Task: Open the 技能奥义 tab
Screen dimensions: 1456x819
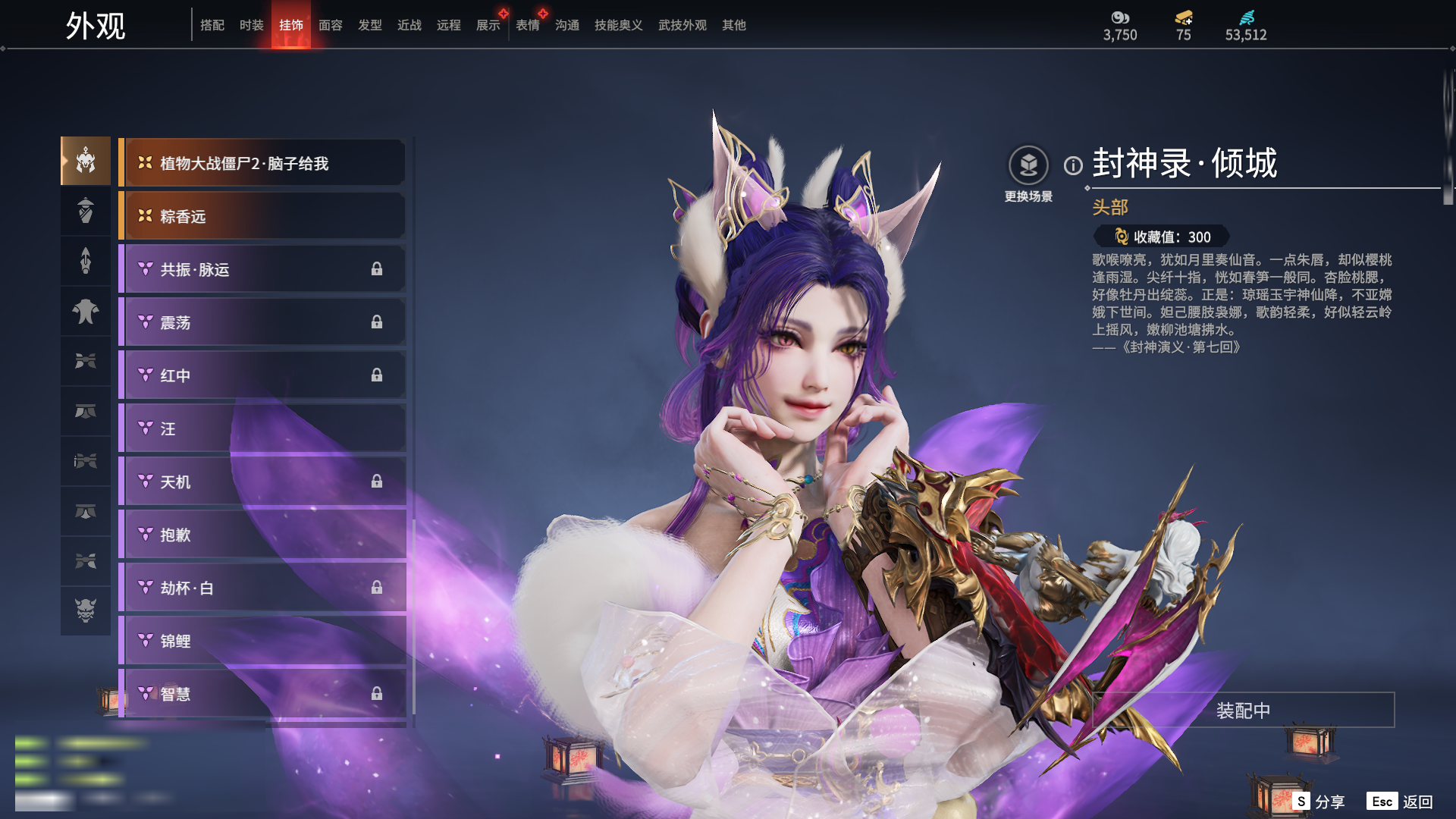Action: coord(618,25)
